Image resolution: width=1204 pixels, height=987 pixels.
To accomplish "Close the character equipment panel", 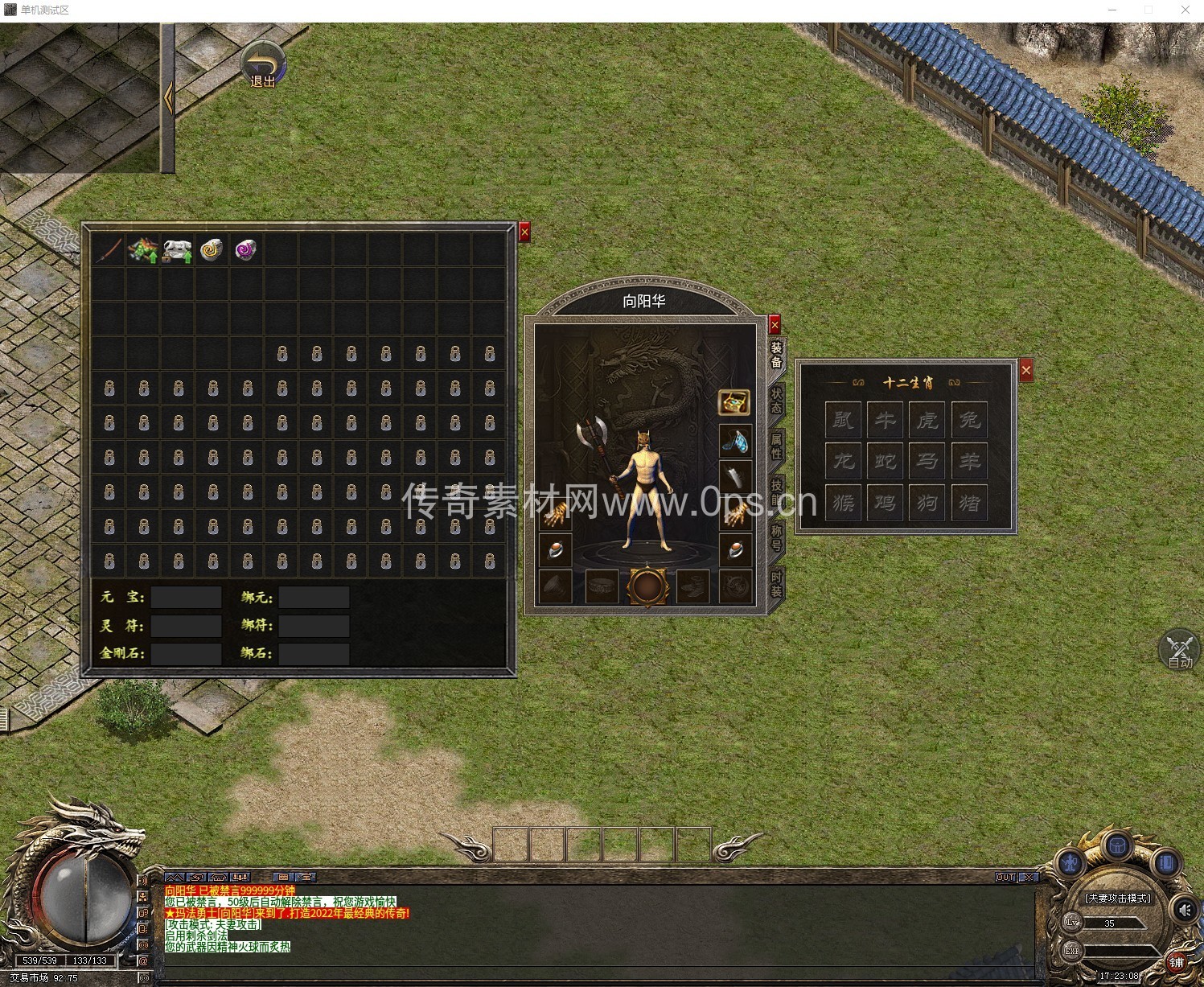I will (775, 325).
